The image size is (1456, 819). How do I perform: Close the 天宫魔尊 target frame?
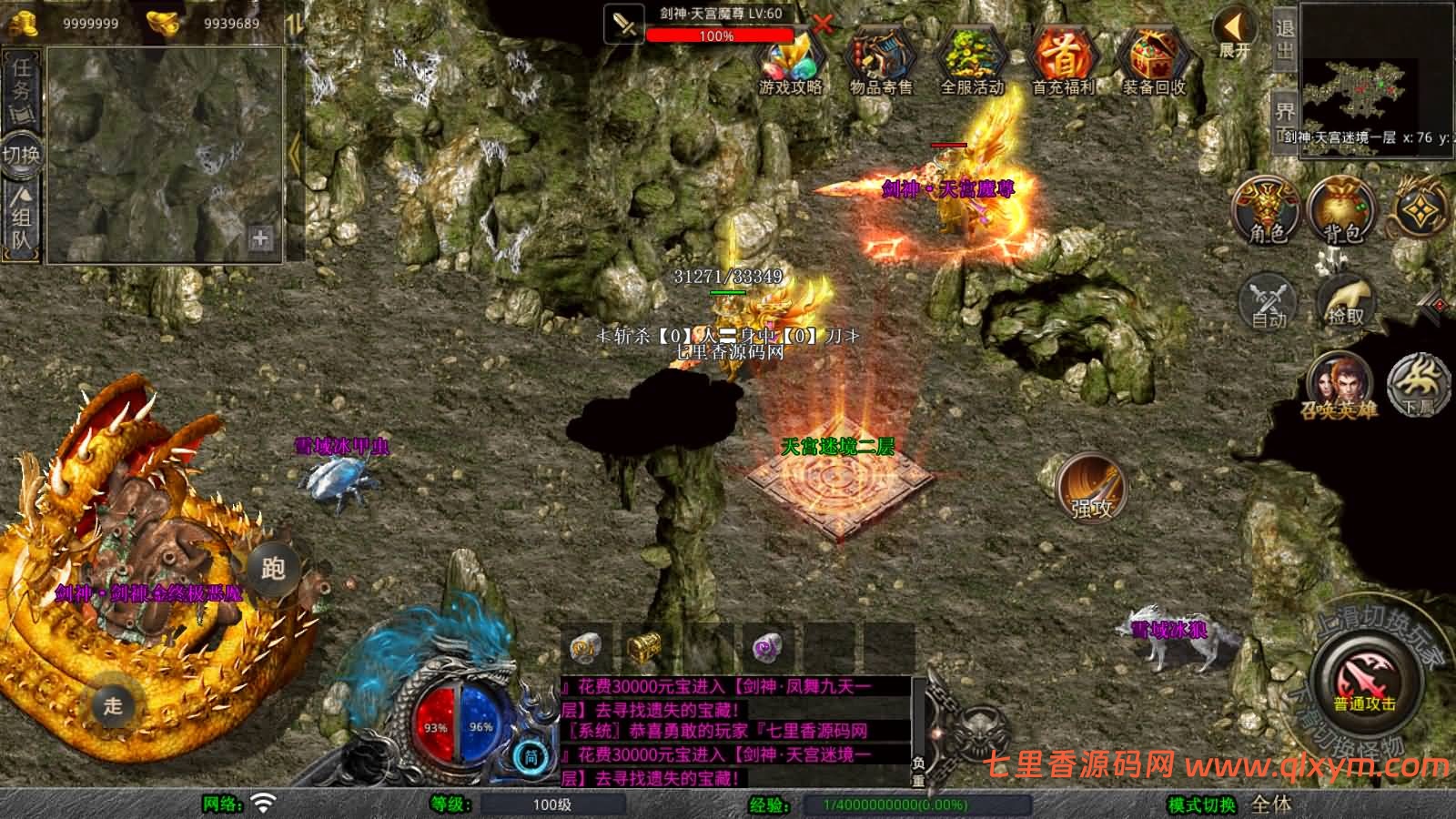822,24
